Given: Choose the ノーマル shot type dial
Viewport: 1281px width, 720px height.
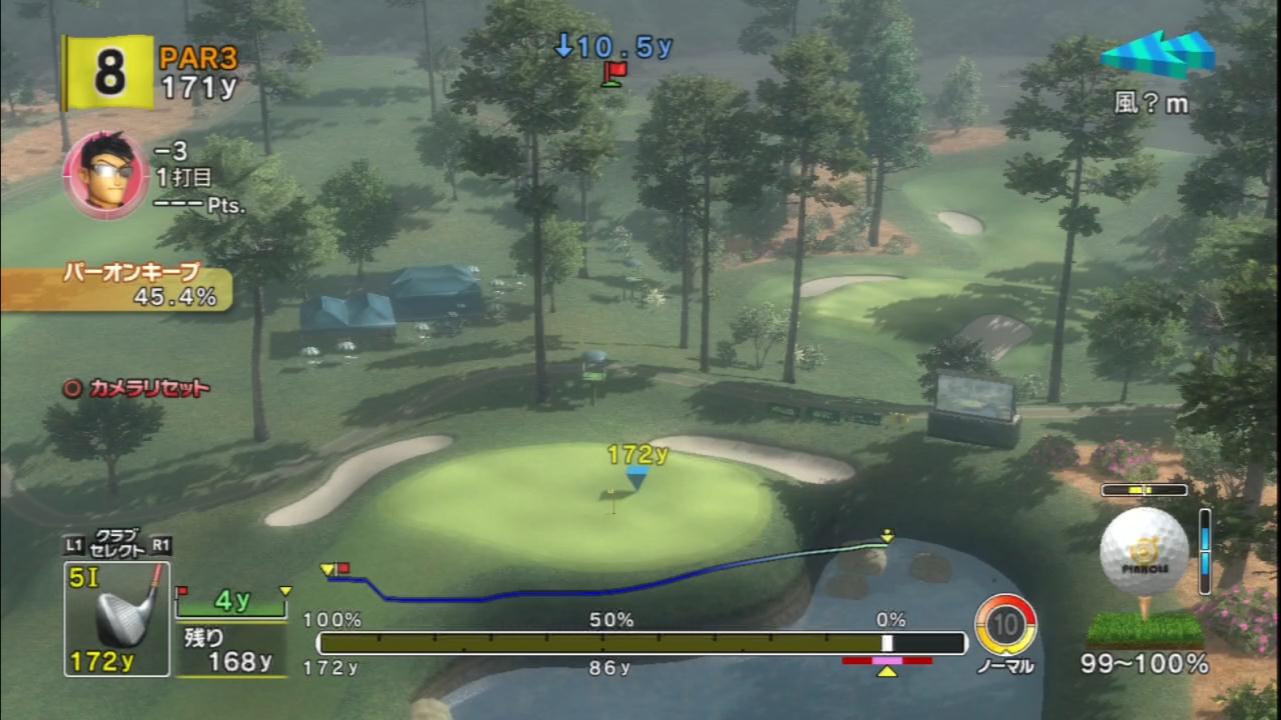Looking at the screenshot, I should pos(1005,625).
